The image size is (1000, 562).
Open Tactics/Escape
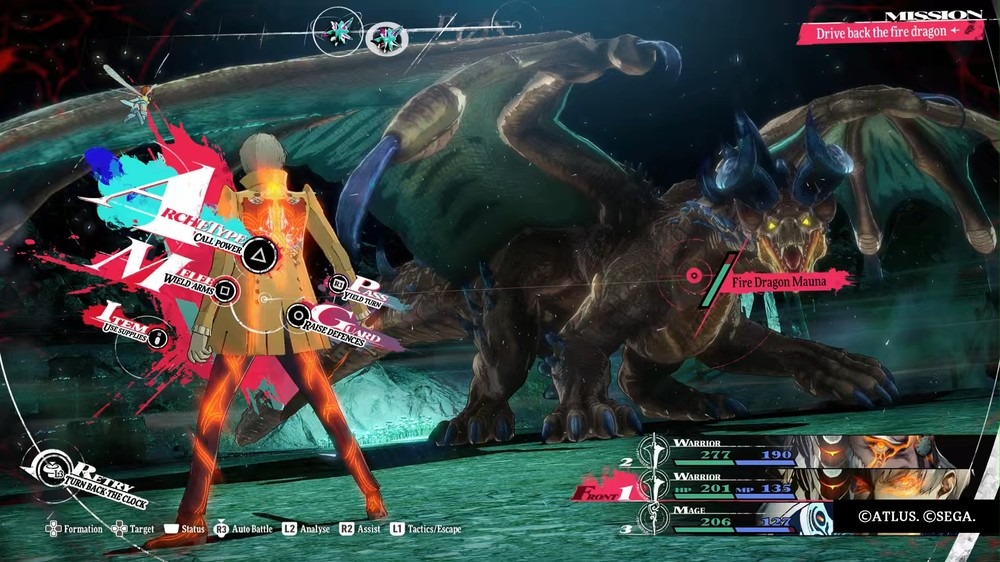[x=425, y=528]
